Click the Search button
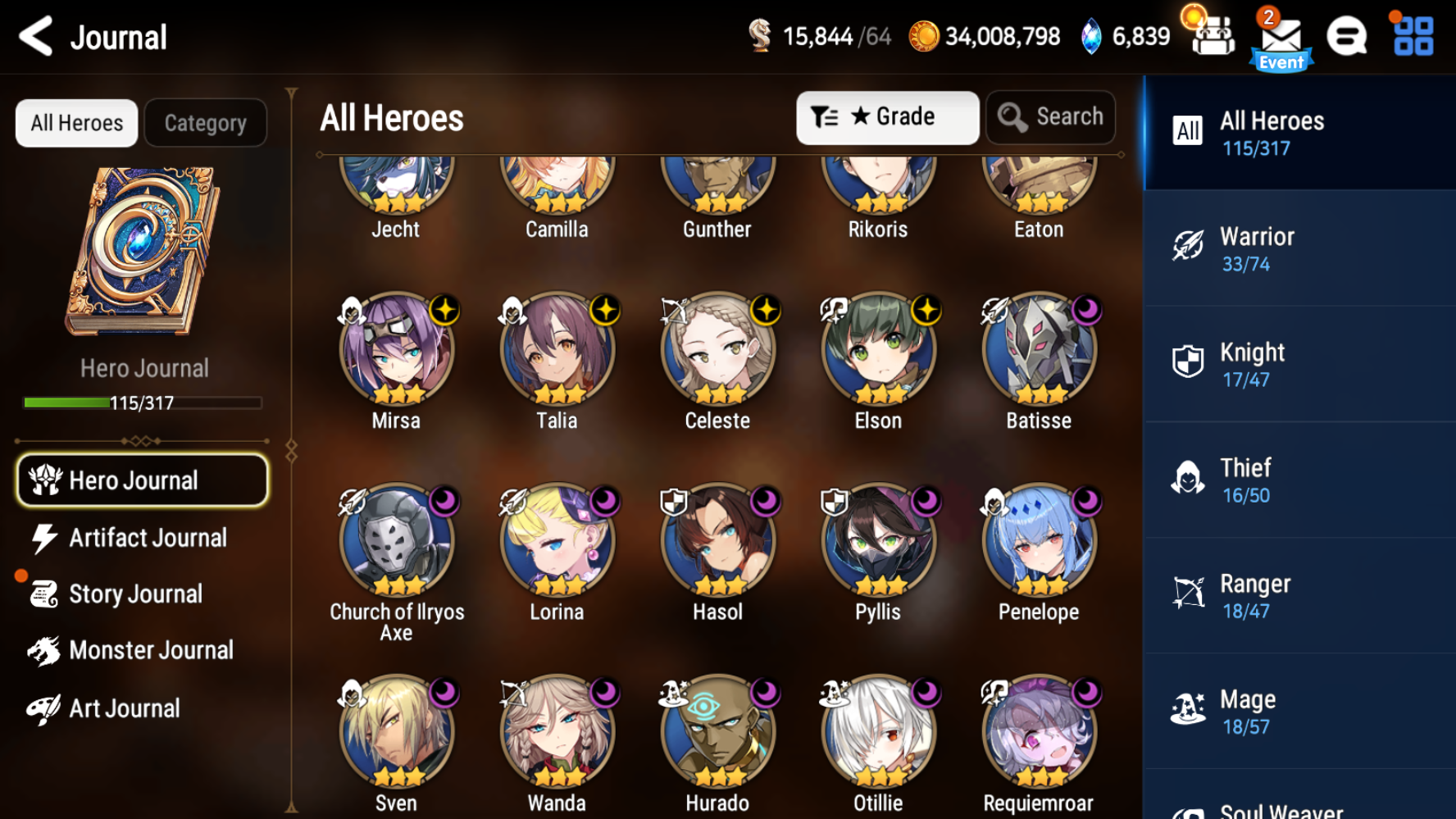The image size is (1456, 819). click(x=1050, y=116)
